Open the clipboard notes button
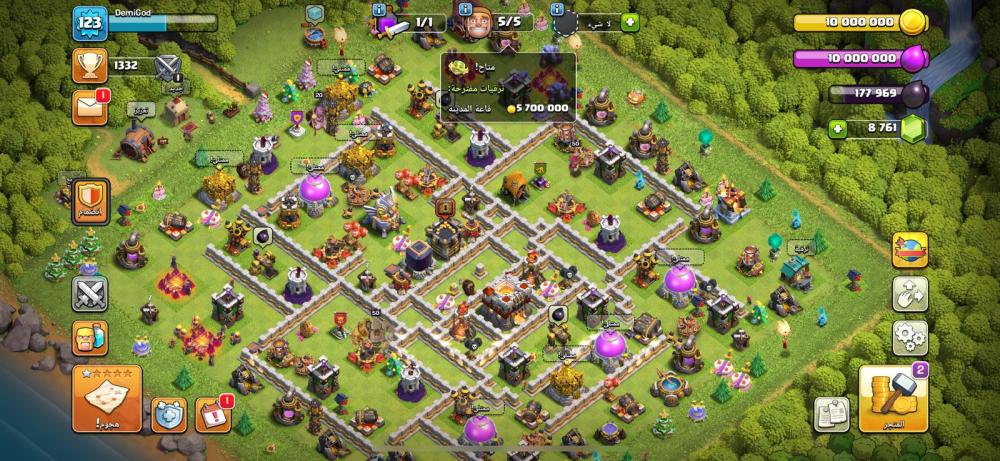The image size is (1000, 461). coord(831,412)
